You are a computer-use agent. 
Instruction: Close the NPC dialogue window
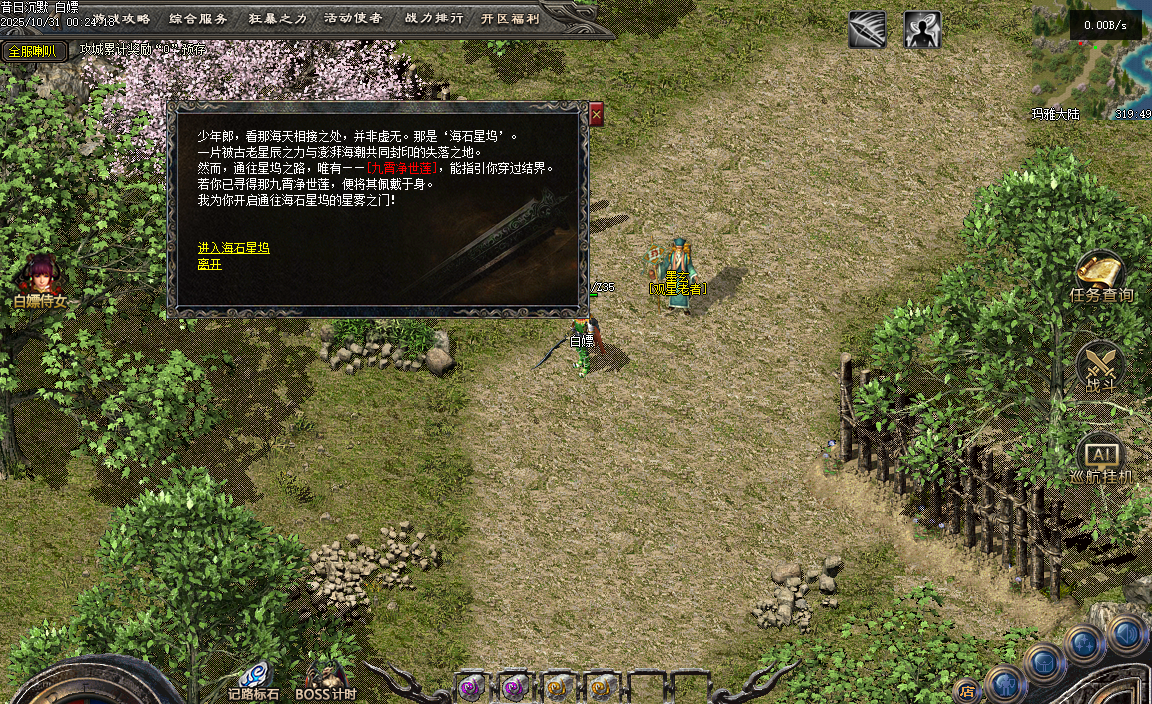pyautogui.click(x=596, y=114)
